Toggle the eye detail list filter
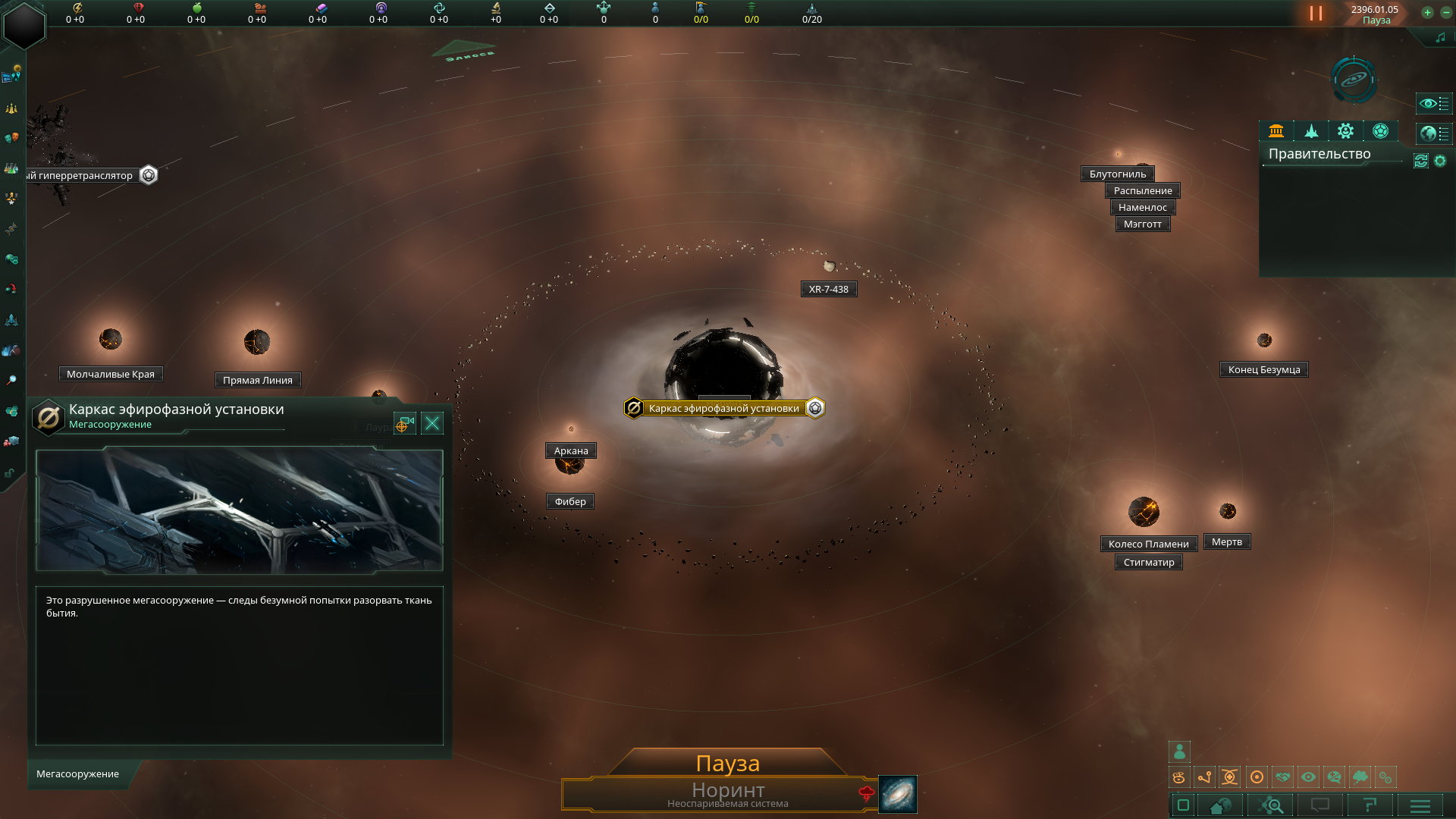1456x819 pixels. (x=1433, y=103)
